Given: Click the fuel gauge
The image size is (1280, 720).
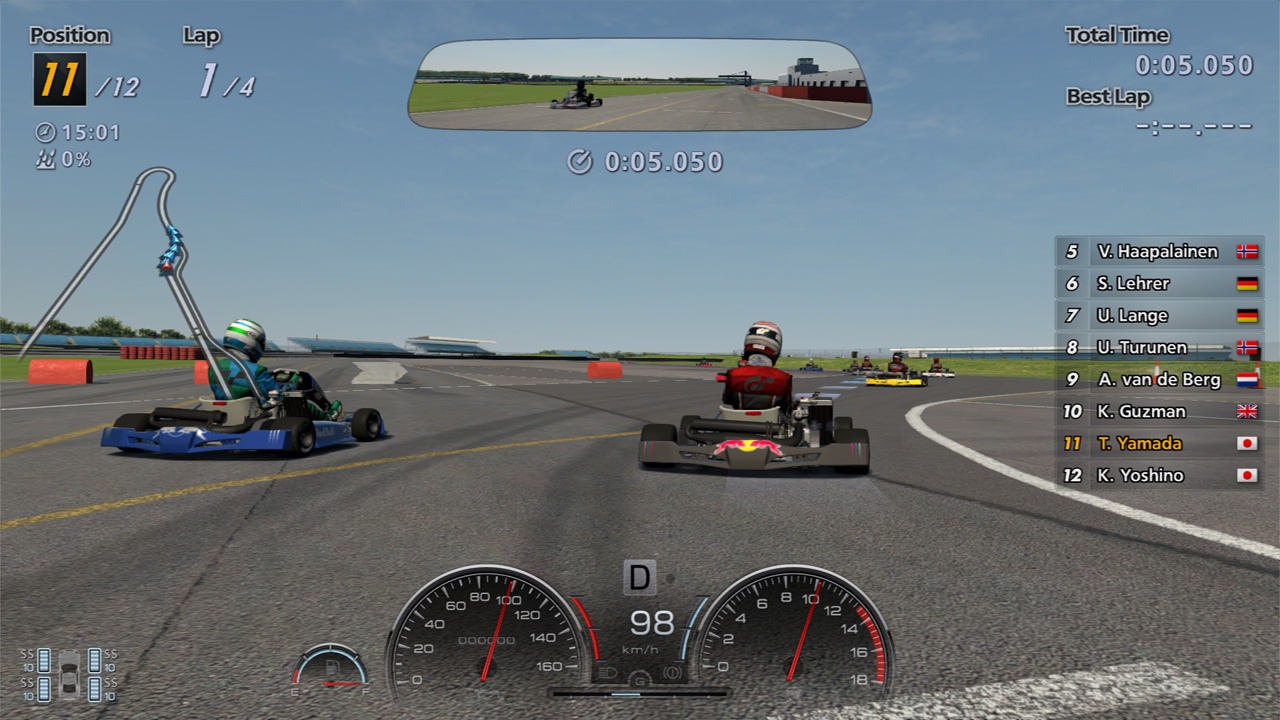Looking at the screenshot, I should coord(330,668).
